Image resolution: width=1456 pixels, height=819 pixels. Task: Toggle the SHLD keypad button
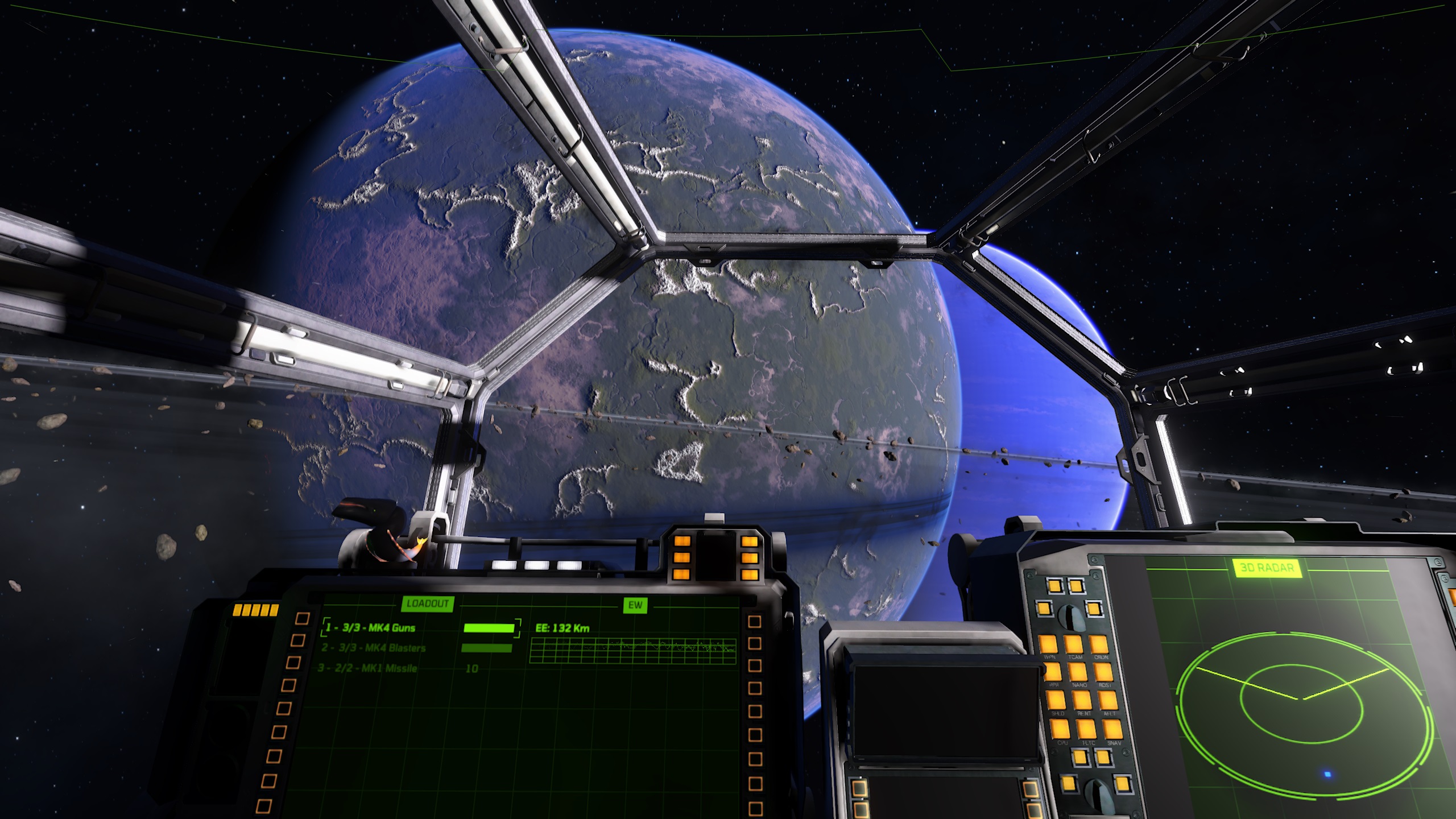click(1057, 700)
